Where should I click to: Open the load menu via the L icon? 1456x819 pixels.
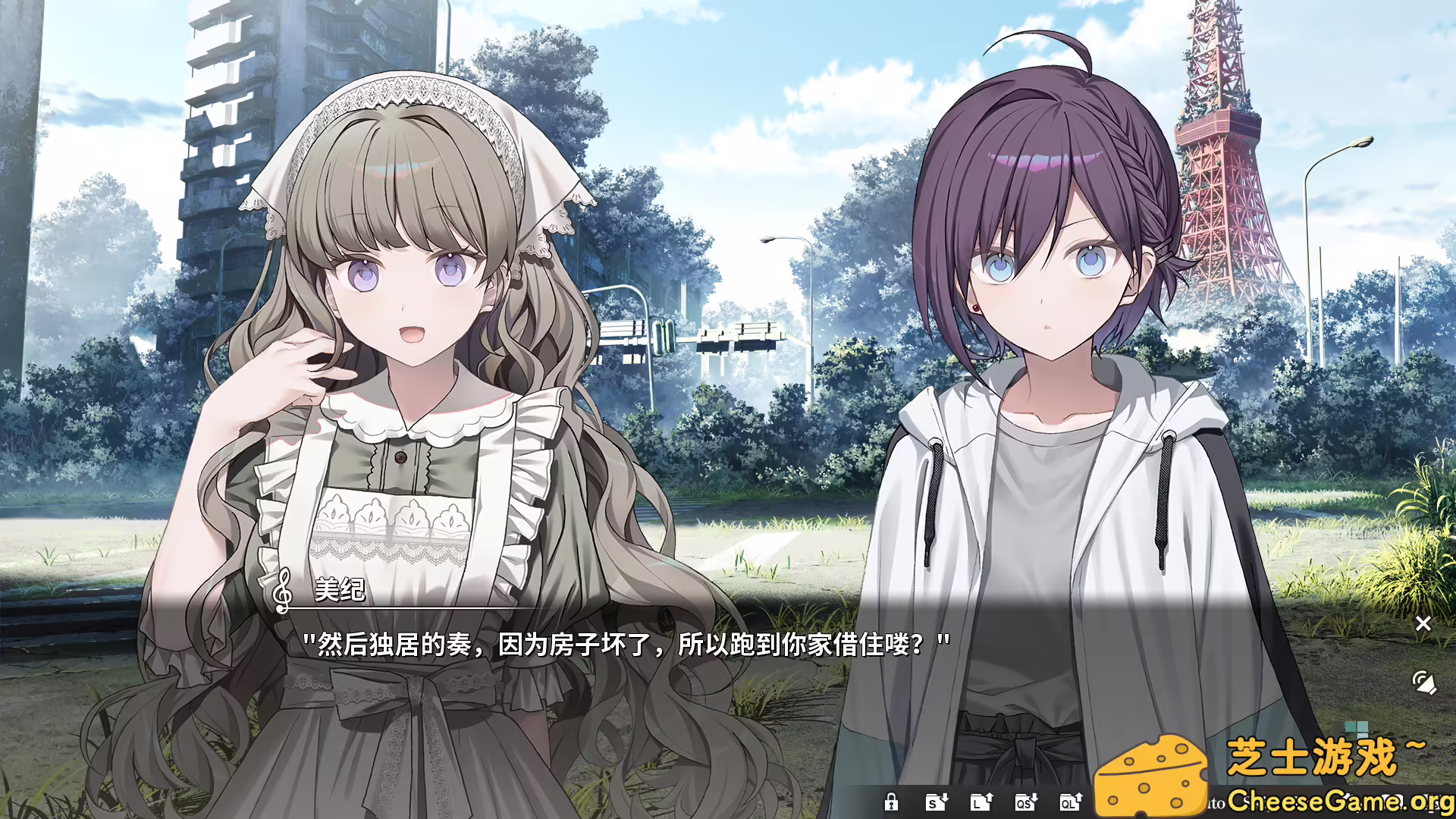tap(982, 802)
